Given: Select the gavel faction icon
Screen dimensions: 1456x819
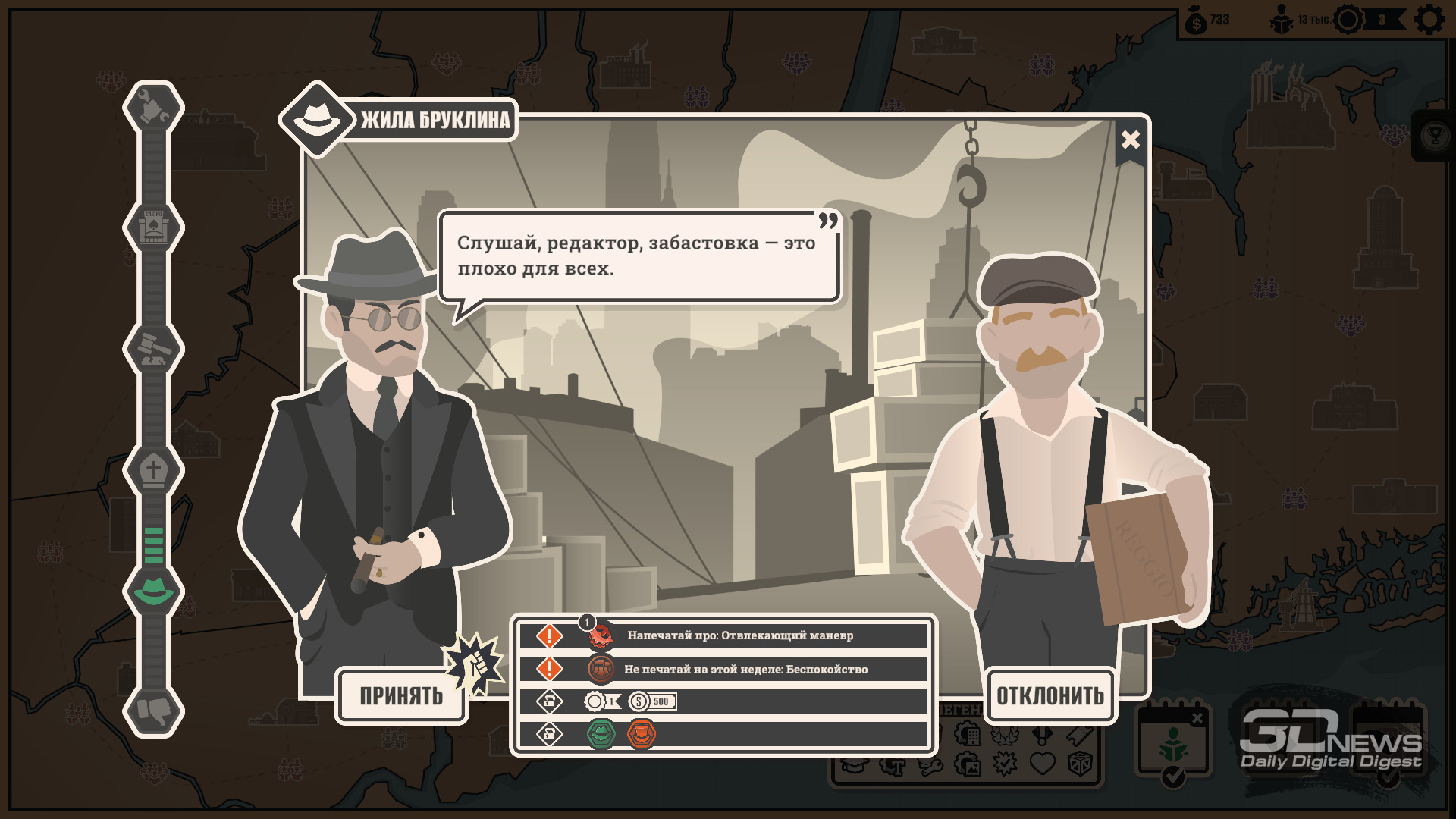Looking at the screenshot, I should pyautogui.click(x=153, y=348).
